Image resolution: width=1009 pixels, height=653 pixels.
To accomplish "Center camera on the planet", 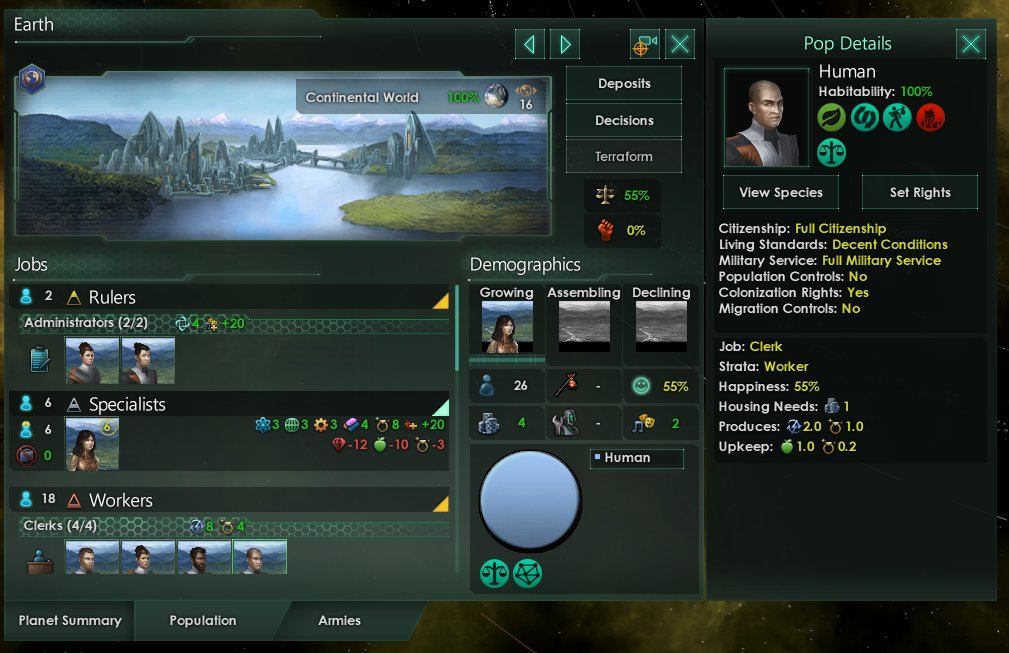I will [645, 44].
